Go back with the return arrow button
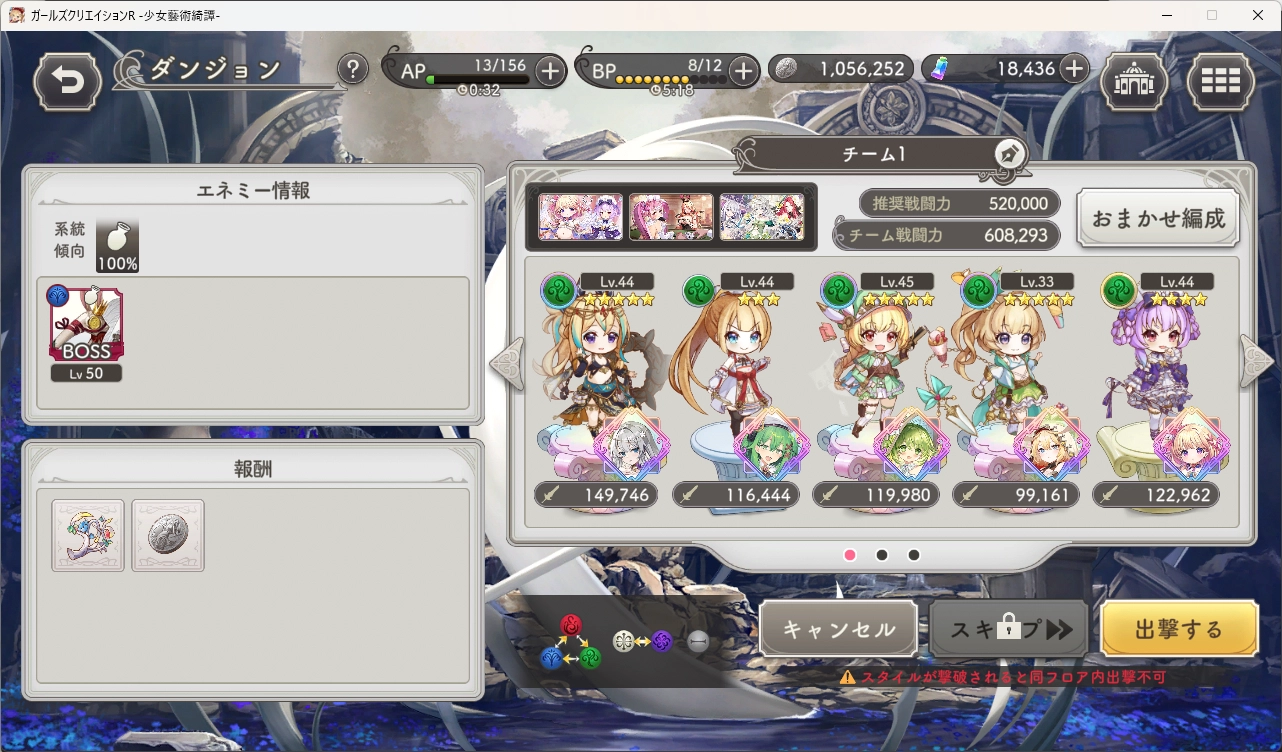Screen dimensions: 1282x752 coord(68,82)
